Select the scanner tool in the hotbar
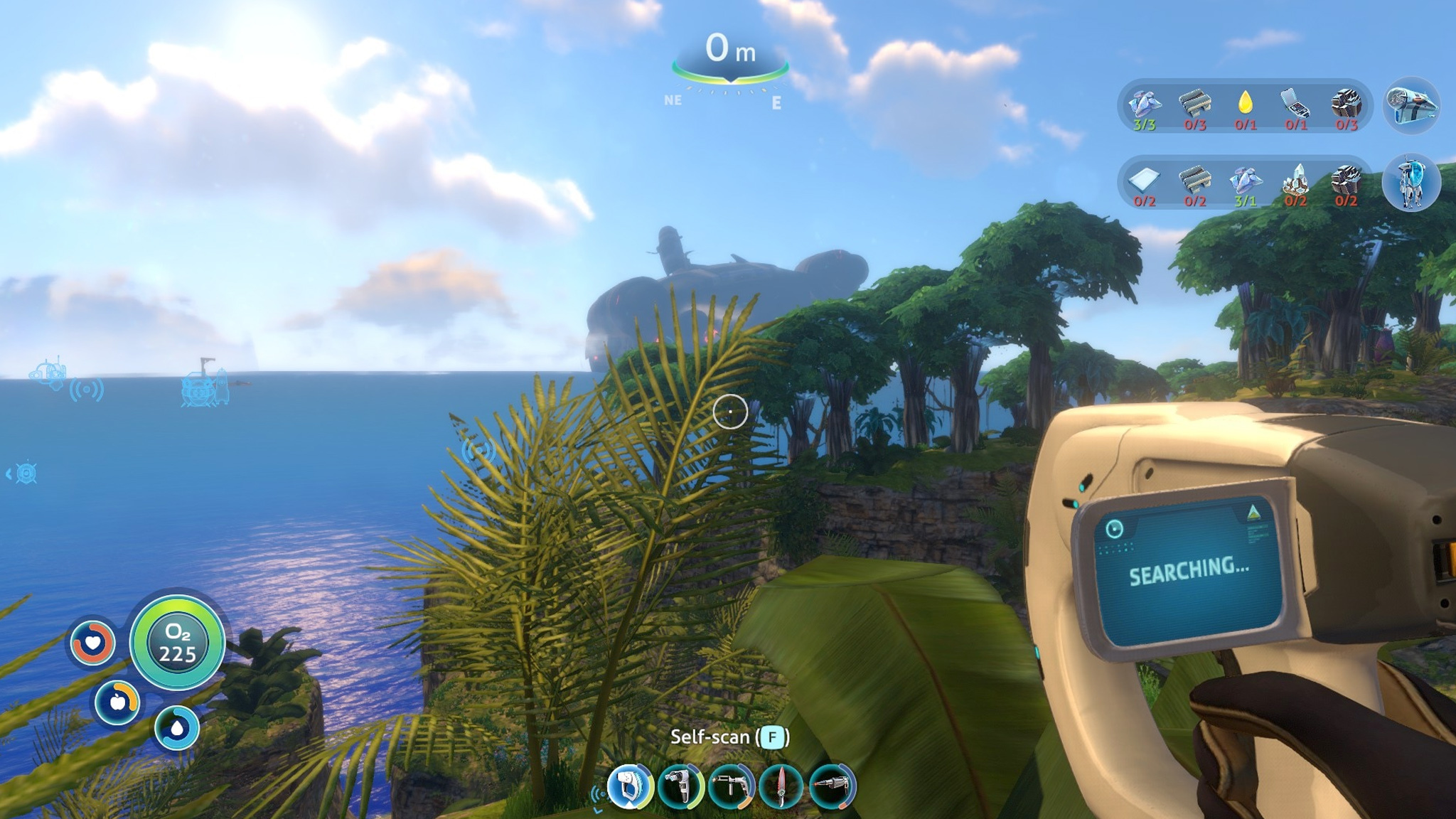The width and height of the screenshot is (1456, 819). pos(630,787)
